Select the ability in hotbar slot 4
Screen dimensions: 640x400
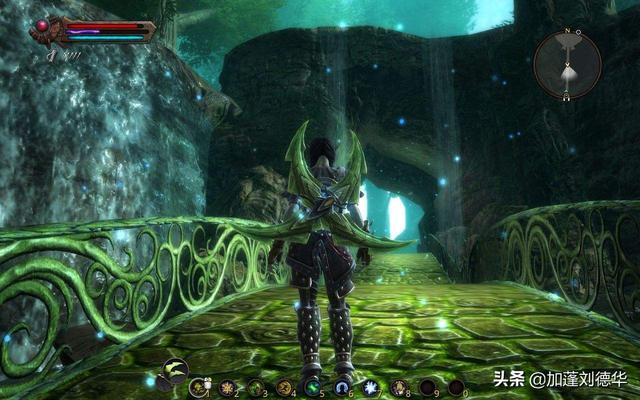point(284,386)
